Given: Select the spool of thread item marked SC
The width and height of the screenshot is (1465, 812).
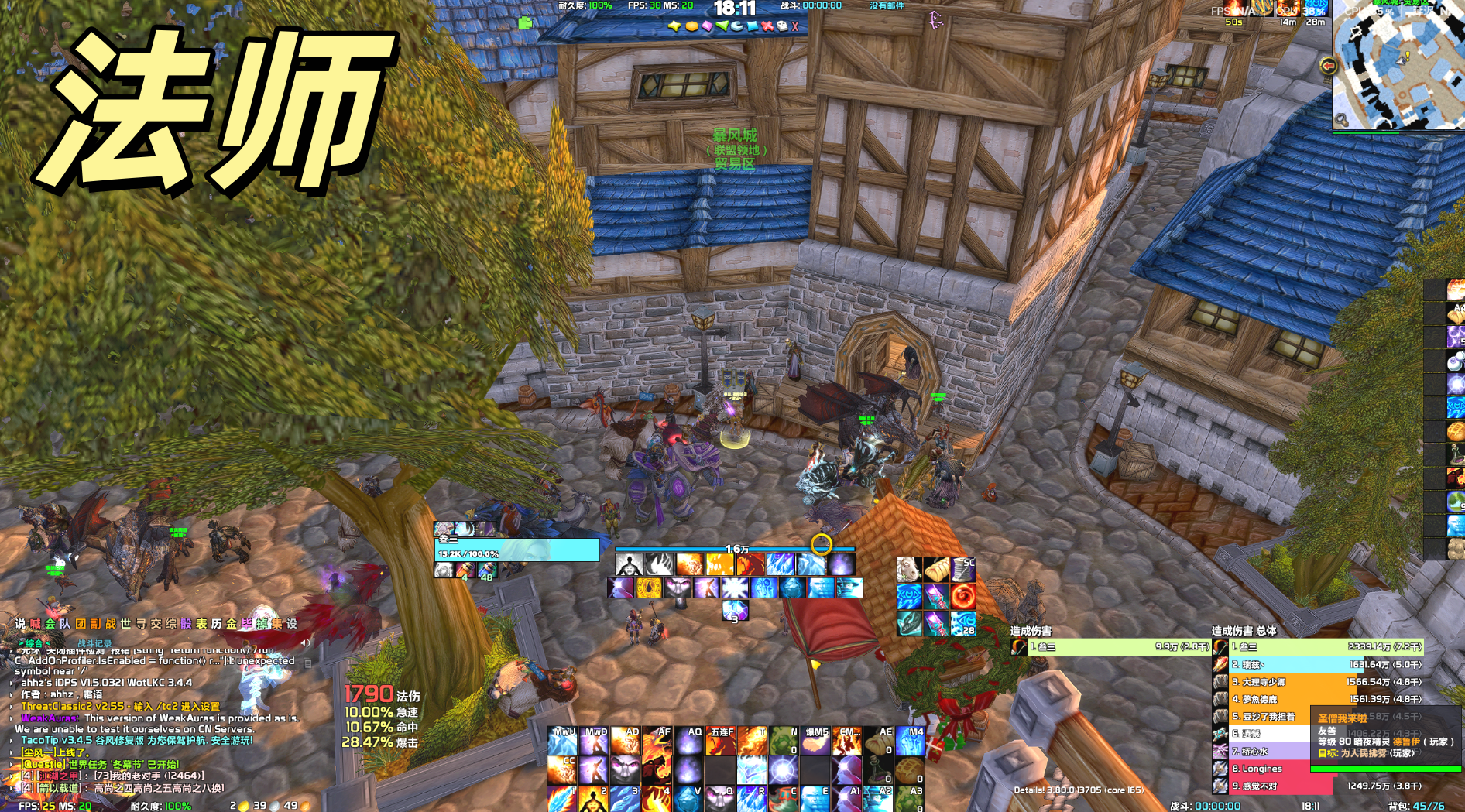Looking at the screenshot, I should point(962,570).
